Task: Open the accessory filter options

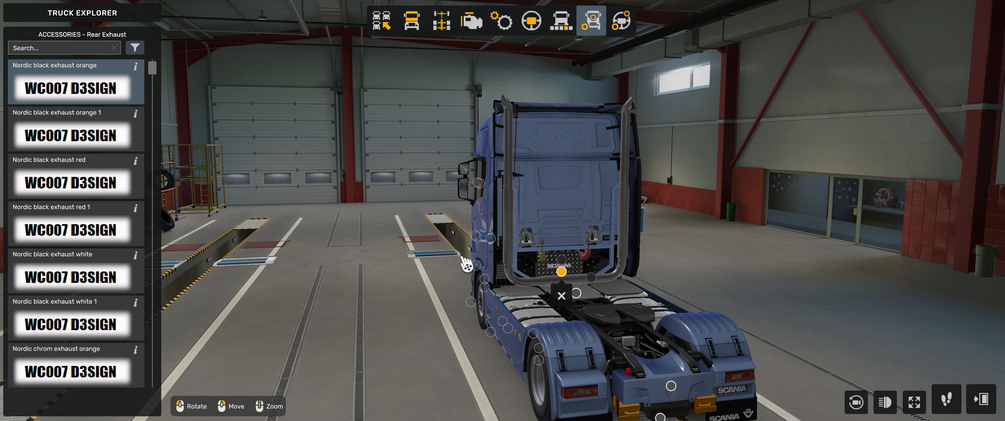Action: point(135,48)
